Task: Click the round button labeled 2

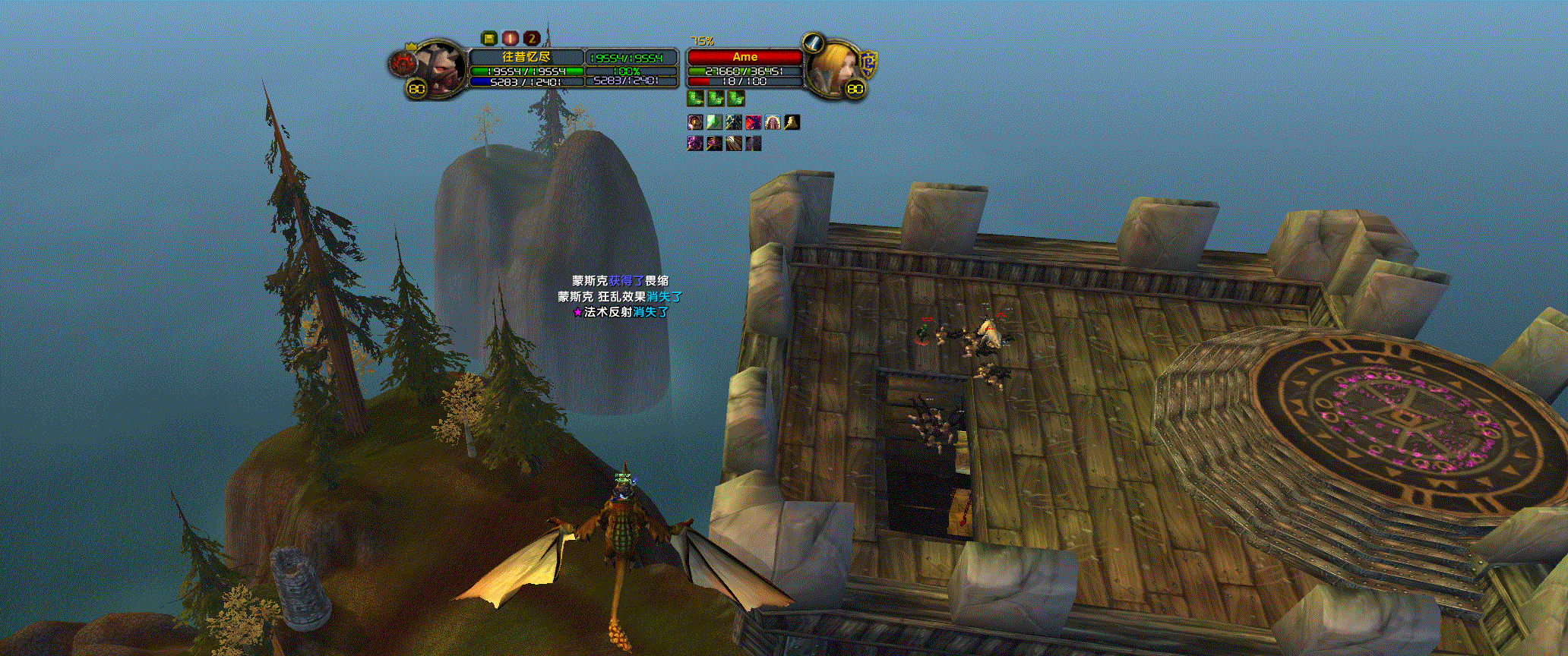Action: [532, 38]
